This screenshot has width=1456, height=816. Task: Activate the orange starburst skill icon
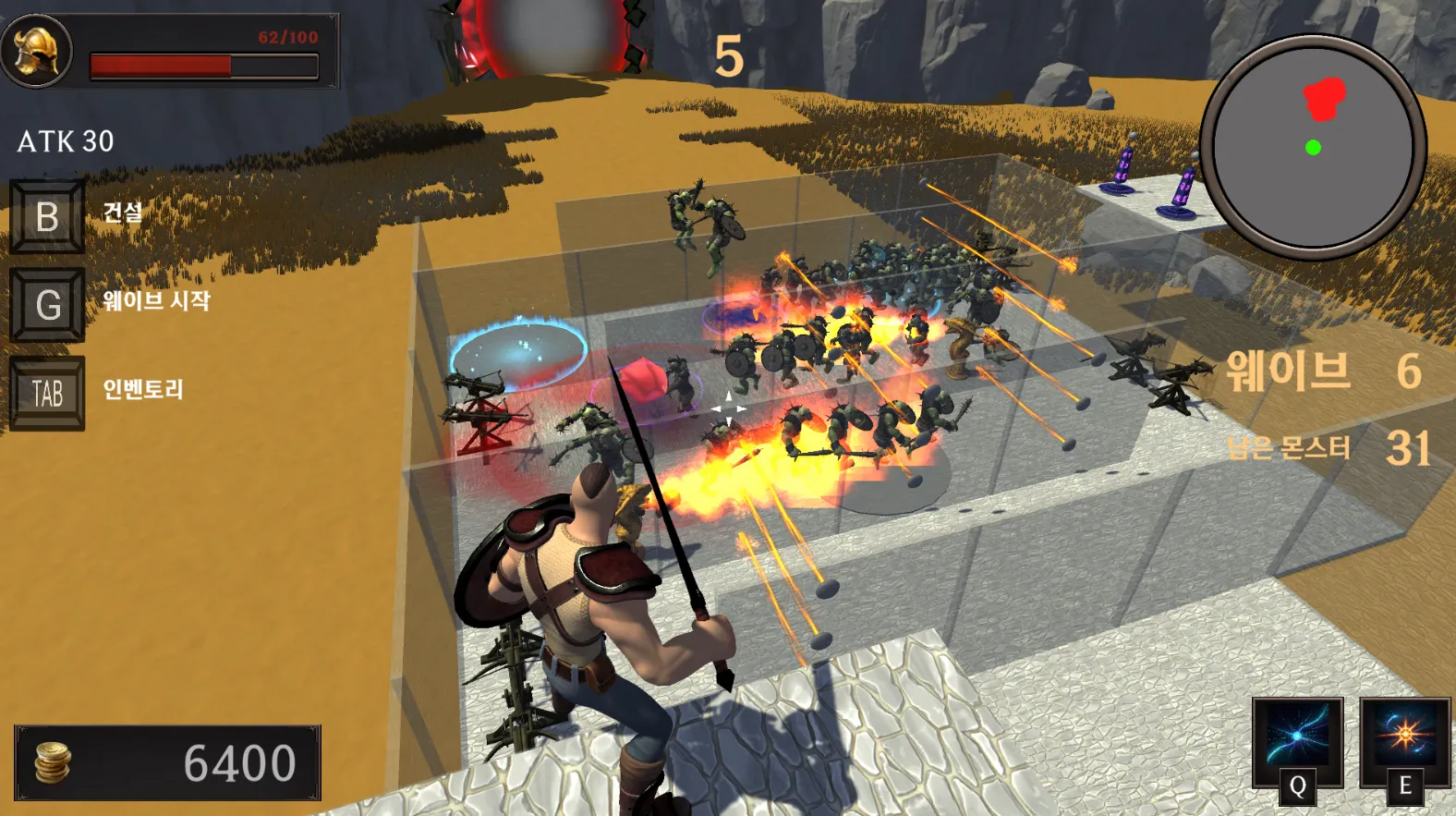(x=1403, y=737)
